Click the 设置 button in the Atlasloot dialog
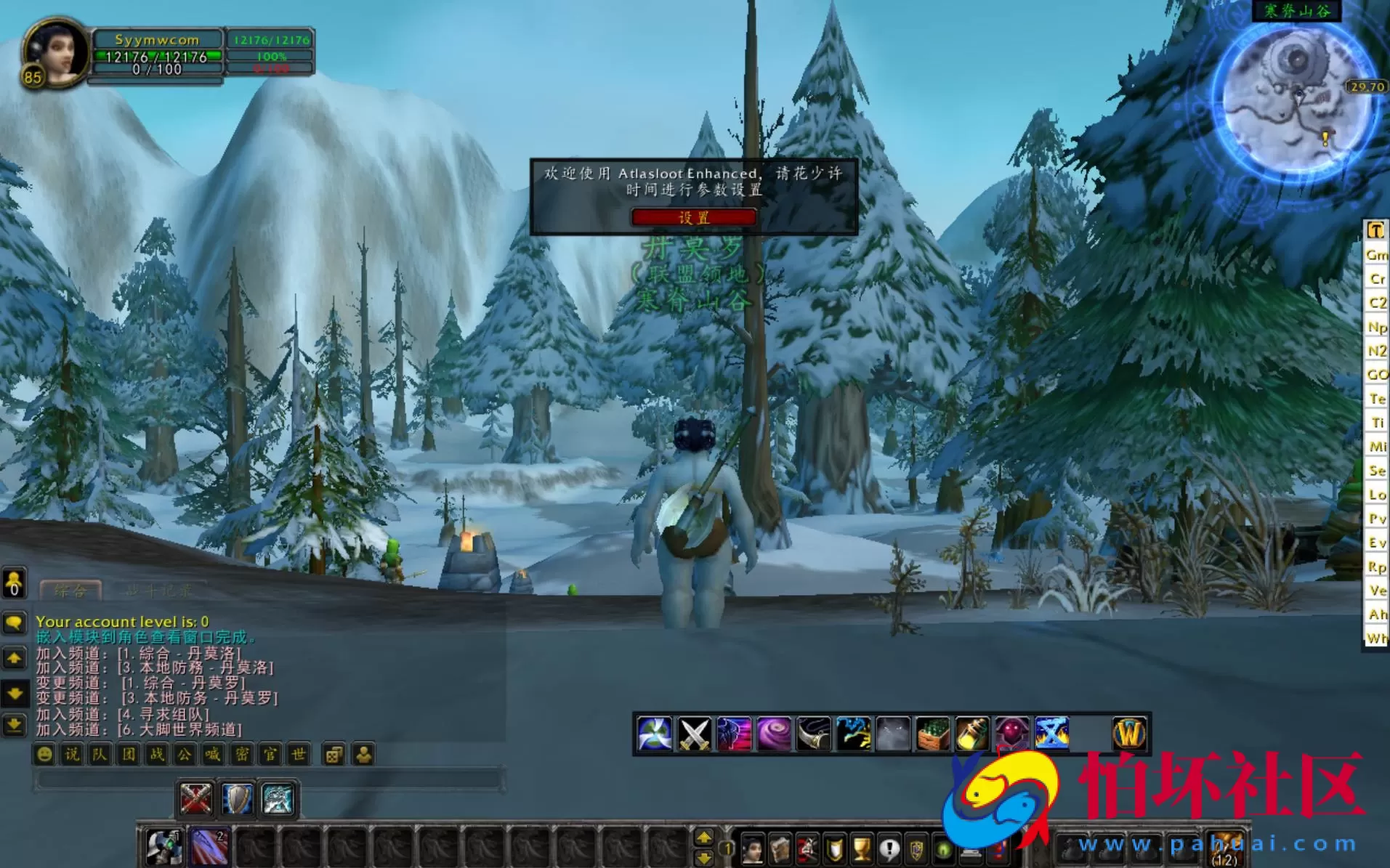1390x868 pixels. pos(694,217)
